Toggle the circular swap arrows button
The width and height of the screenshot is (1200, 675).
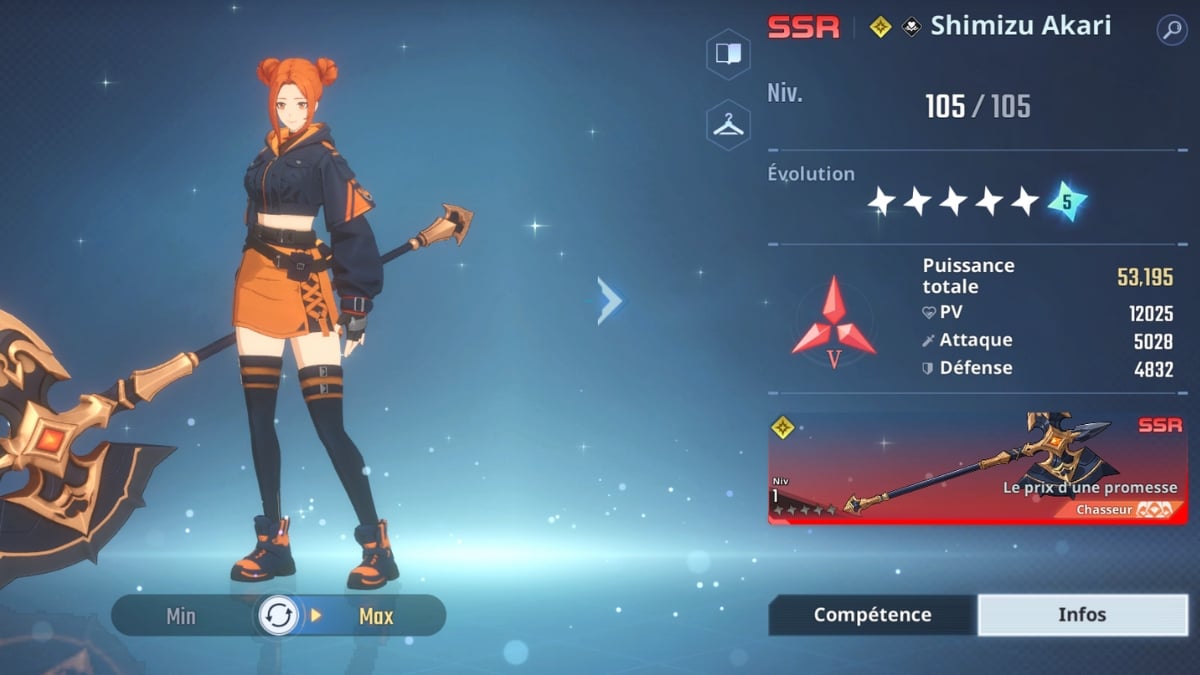(x=278, y=616)
